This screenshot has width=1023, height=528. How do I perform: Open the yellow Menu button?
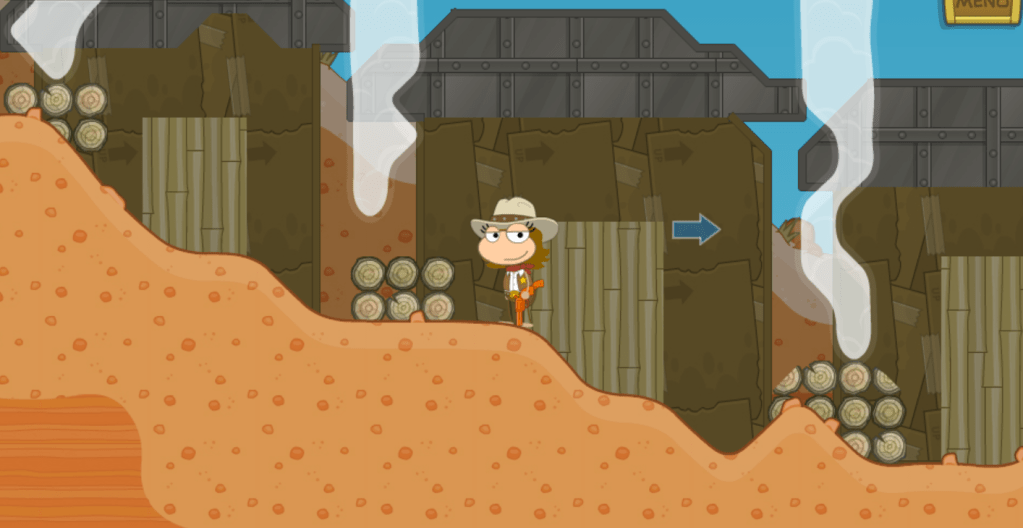click(984, 9)
